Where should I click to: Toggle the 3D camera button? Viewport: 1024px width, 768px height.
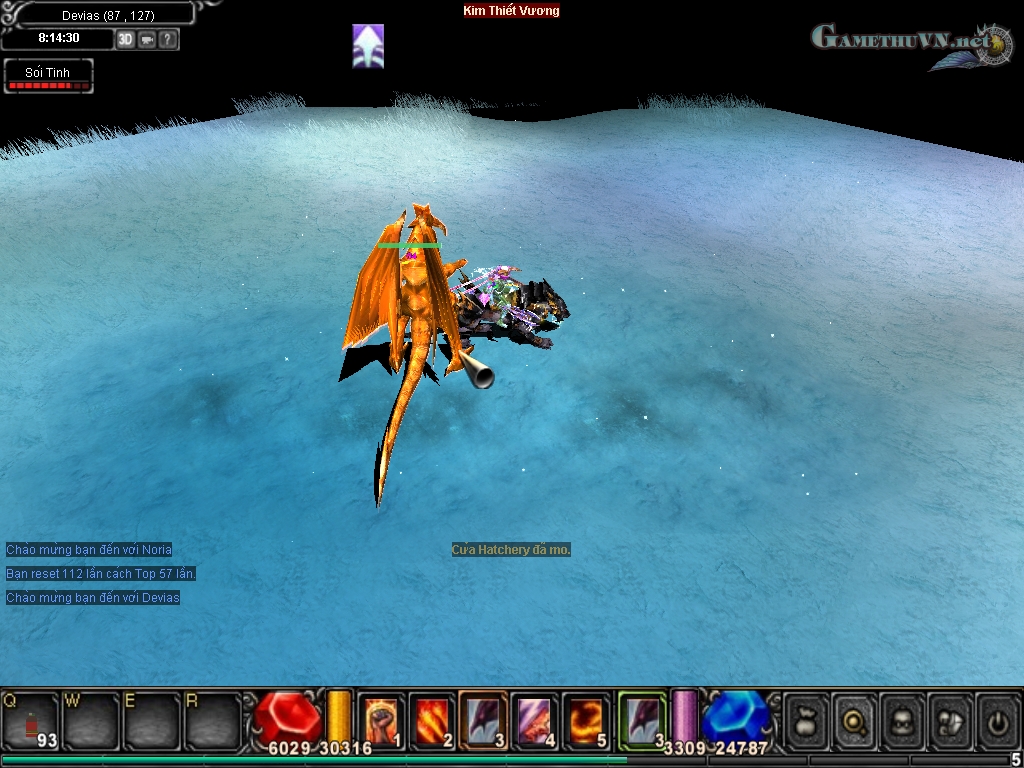(125, 40)
